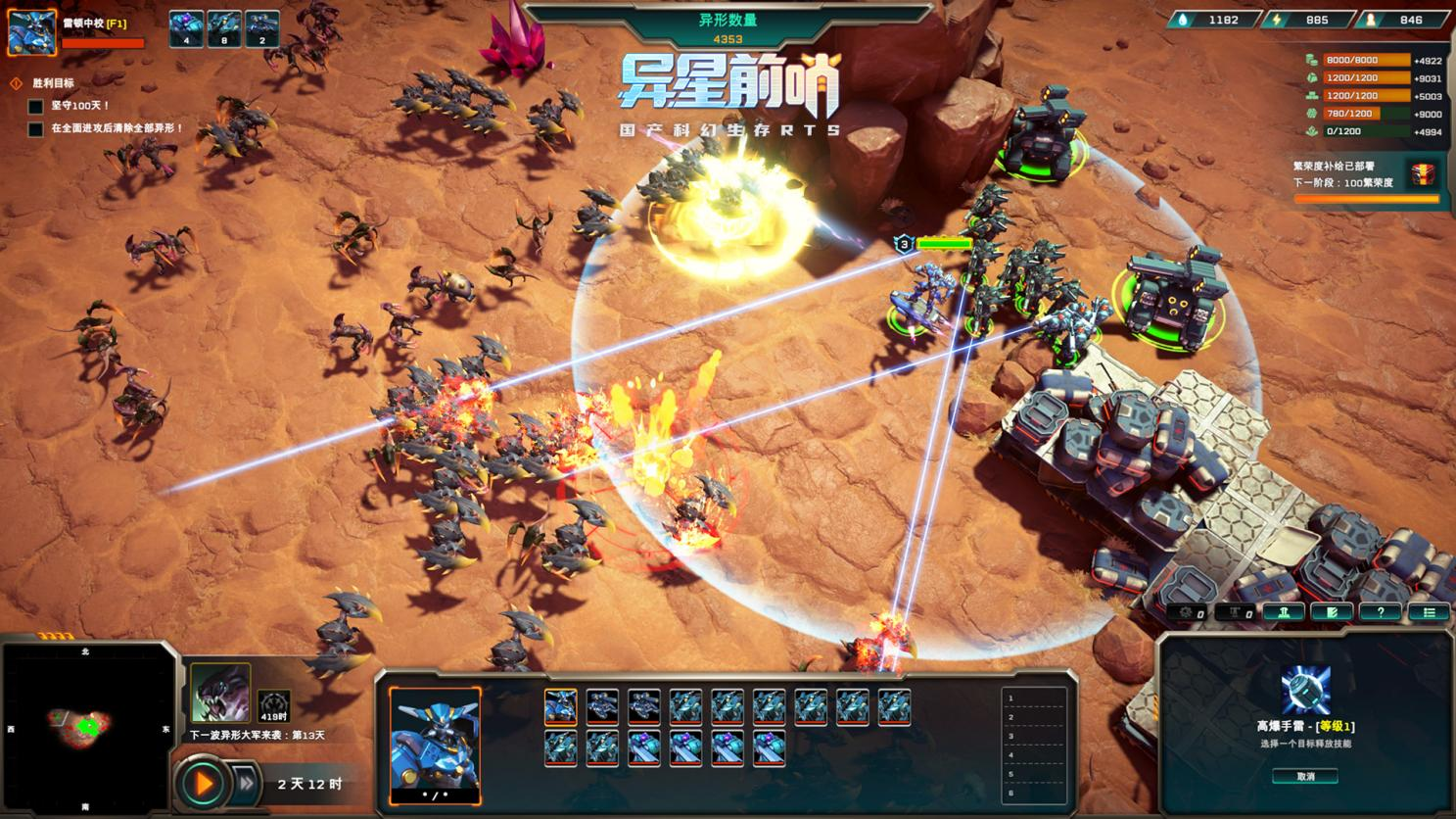Open the question mark help button
Image resolution: width=1456 pixels, height=819 pixels.
click(1380, 612)
